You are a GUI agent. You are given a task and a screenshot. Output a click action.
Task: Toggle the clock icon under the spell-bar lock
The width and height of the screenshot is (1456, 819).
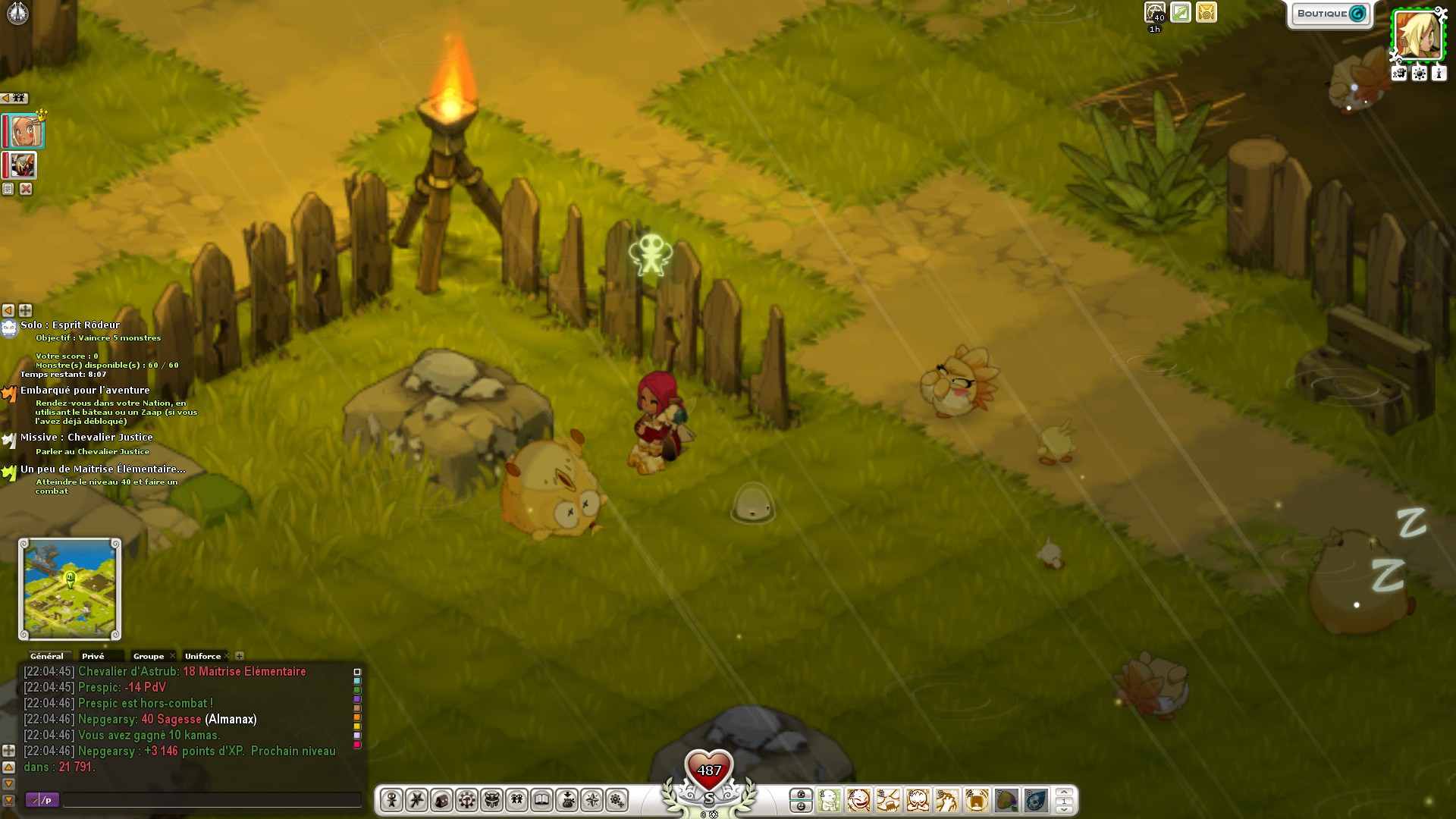(802, 807)
